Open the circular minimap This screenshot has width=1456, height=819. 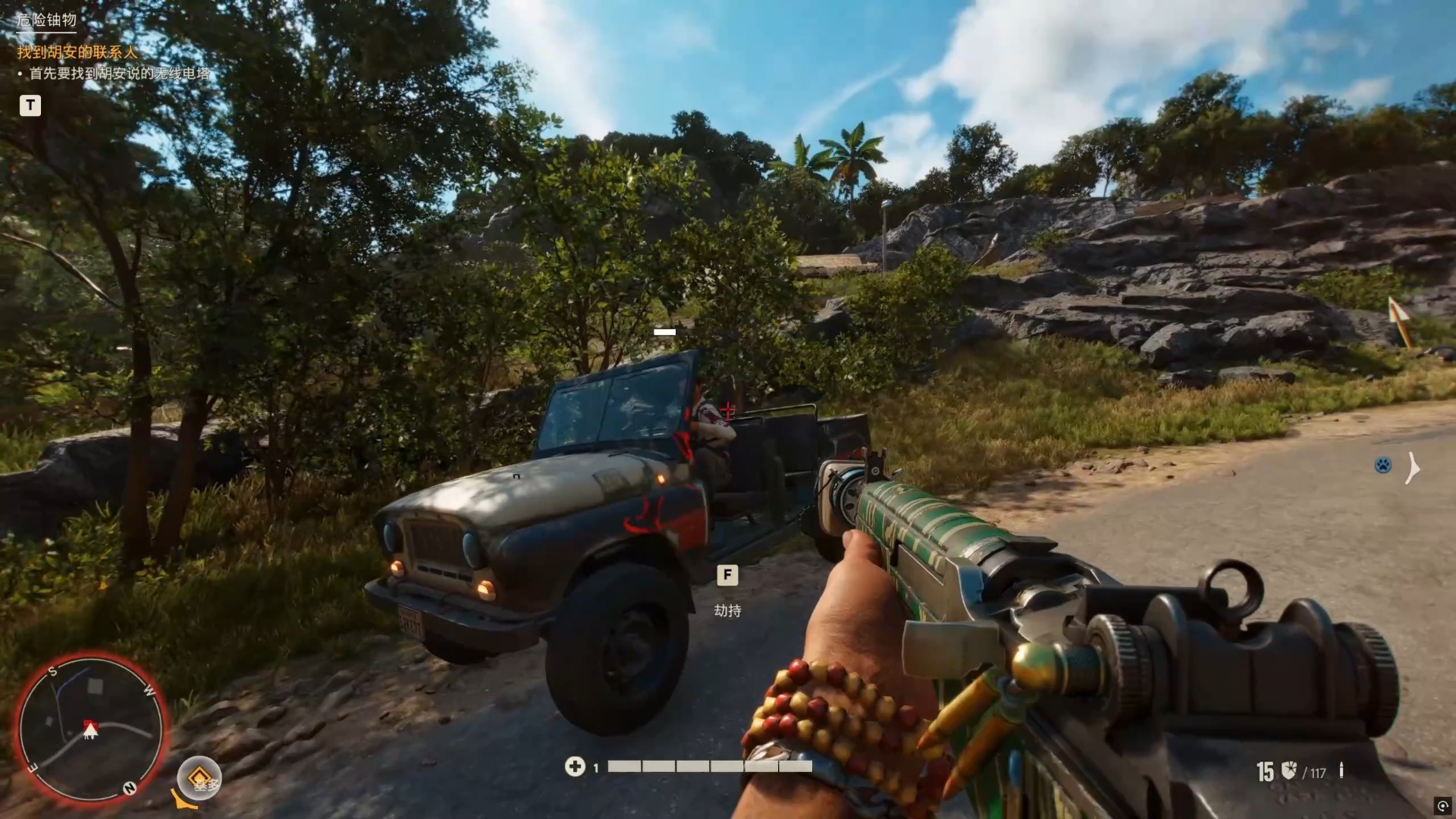(x=90, y=729)
